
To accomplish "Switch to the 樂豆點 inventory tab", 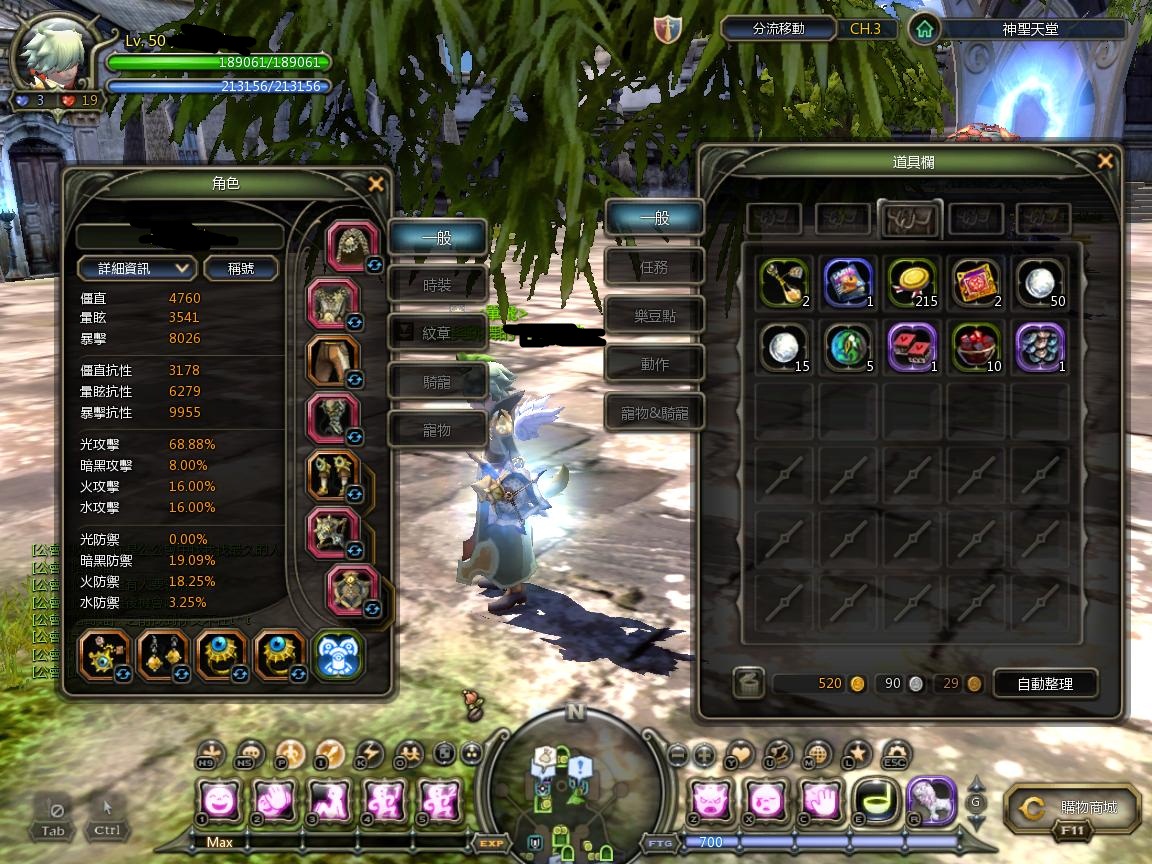I will tap(654, 315).
